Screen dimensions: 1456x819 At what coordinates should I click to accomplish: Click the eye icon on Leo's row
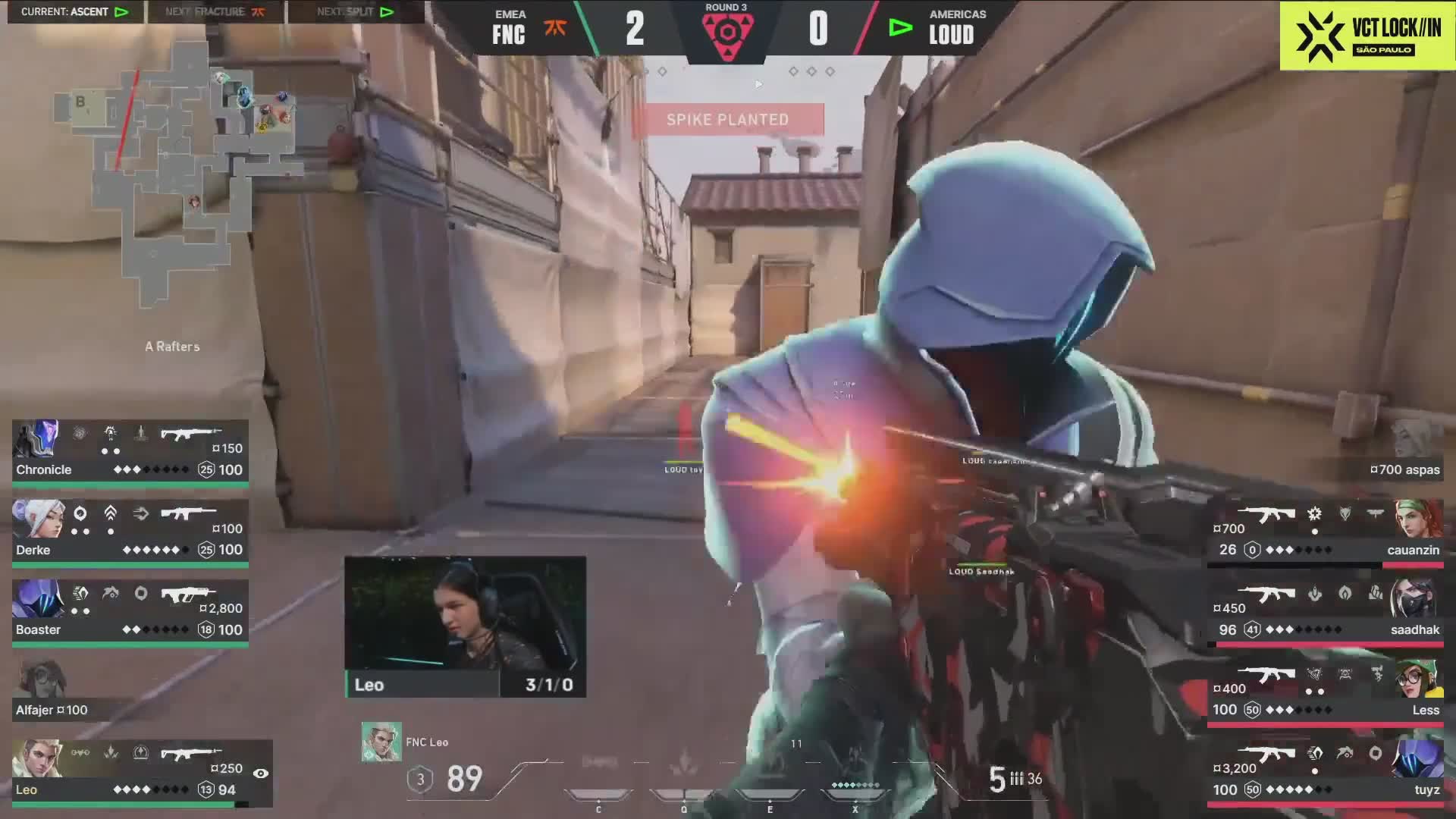(x=260, y=773)
